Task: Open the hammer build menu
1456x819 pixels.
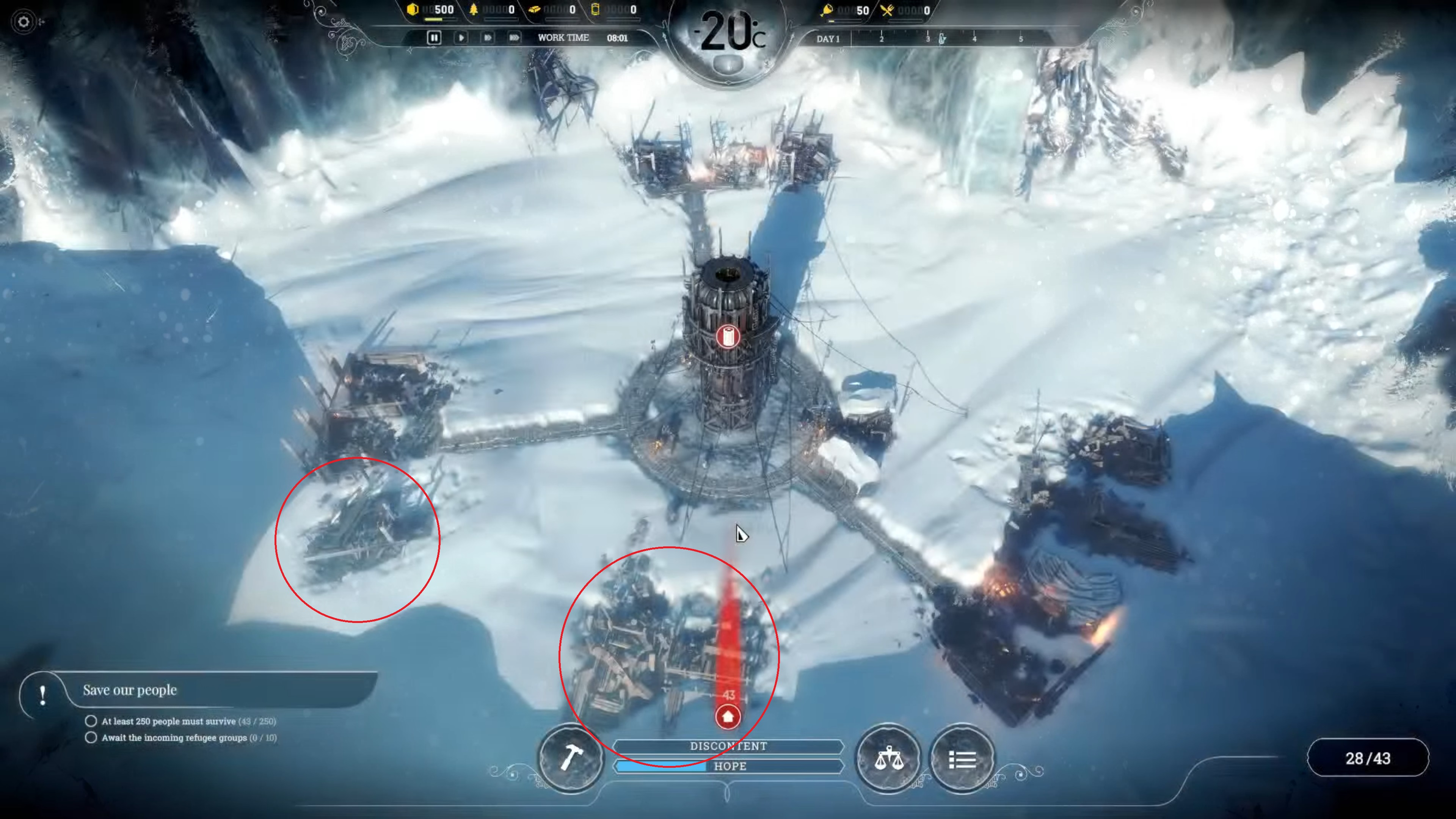Action: [x=571, y=758]
